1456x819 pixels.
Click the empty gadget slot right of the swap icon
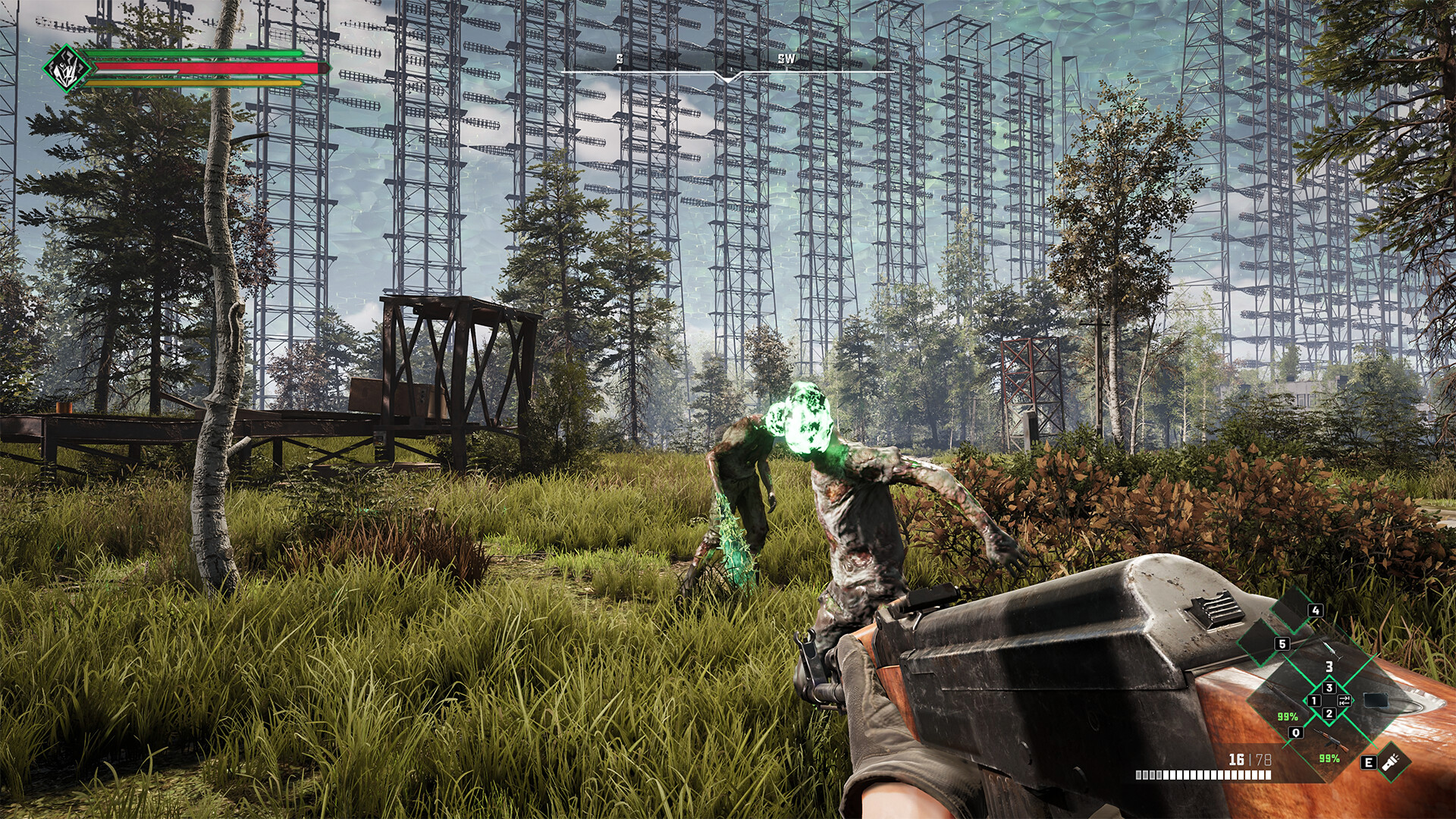pos(1377,701)
